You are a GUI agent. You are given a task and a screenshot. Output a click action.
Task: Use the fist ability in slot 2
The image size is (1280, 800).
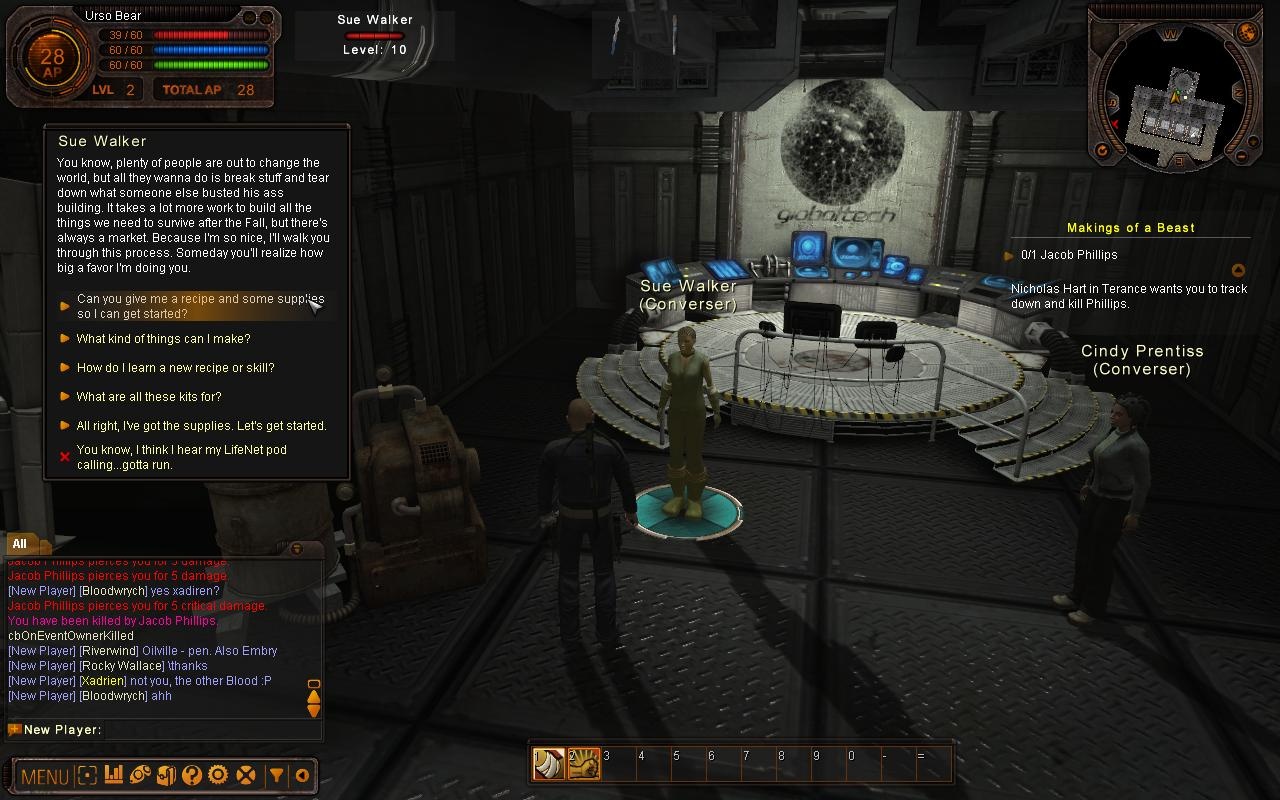(x=584, y=764)
